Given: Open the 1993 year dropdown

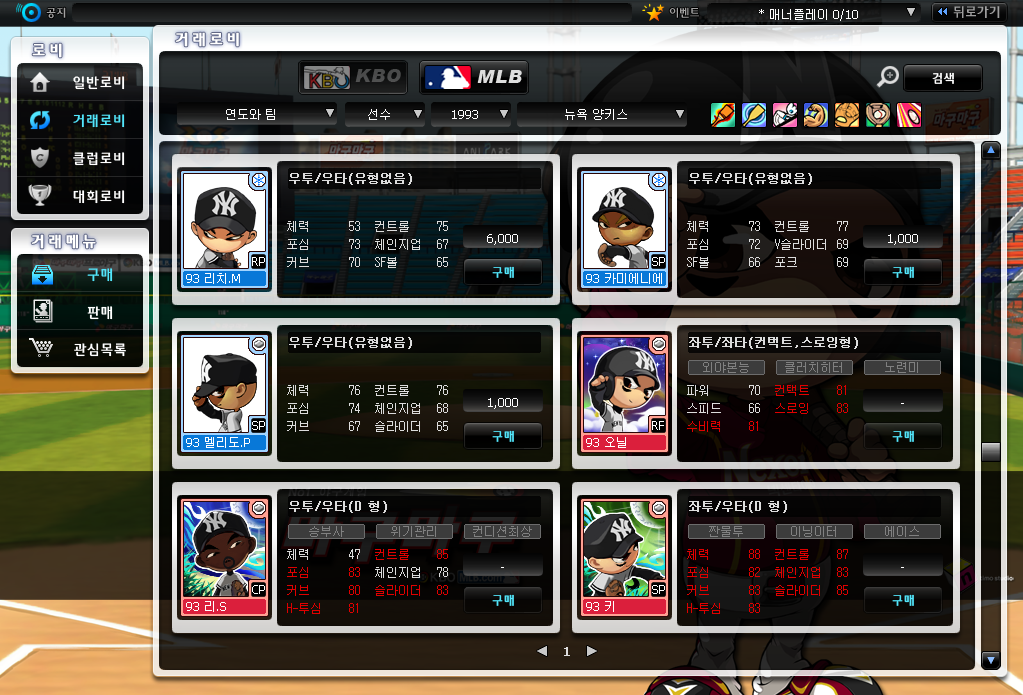Looking at the screenshot, I should click(471, 114).
